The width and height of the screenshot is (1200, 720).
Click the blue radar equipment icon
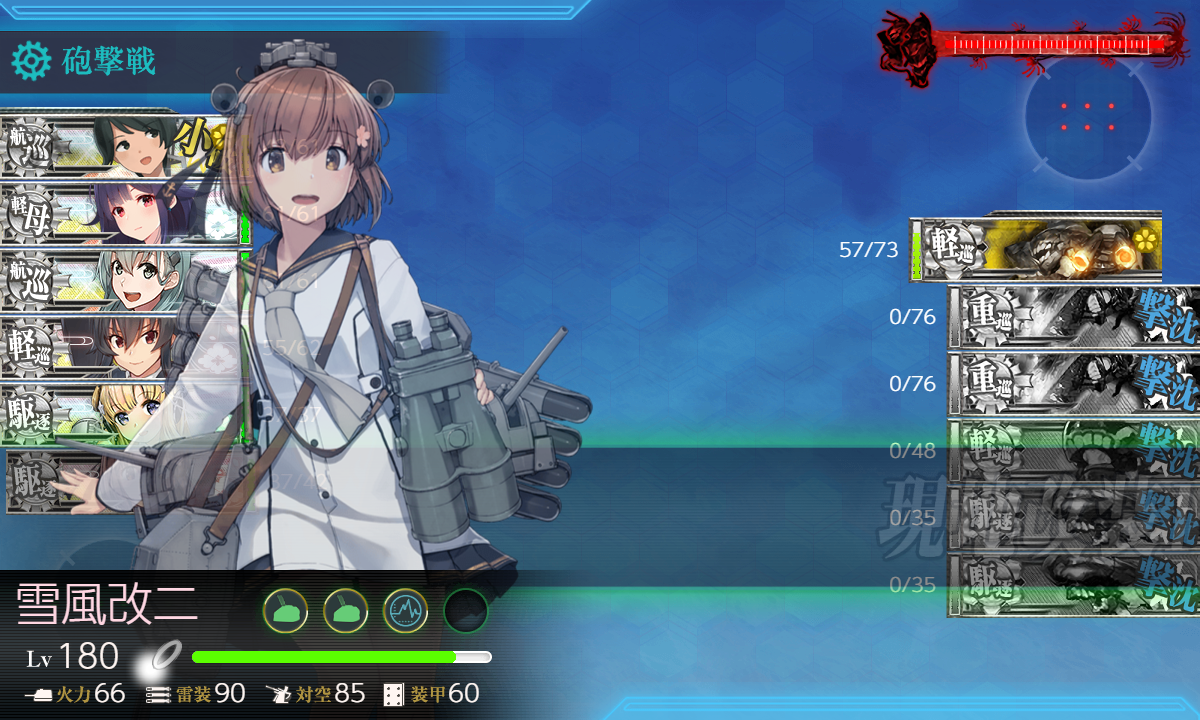tap(405, 609)
